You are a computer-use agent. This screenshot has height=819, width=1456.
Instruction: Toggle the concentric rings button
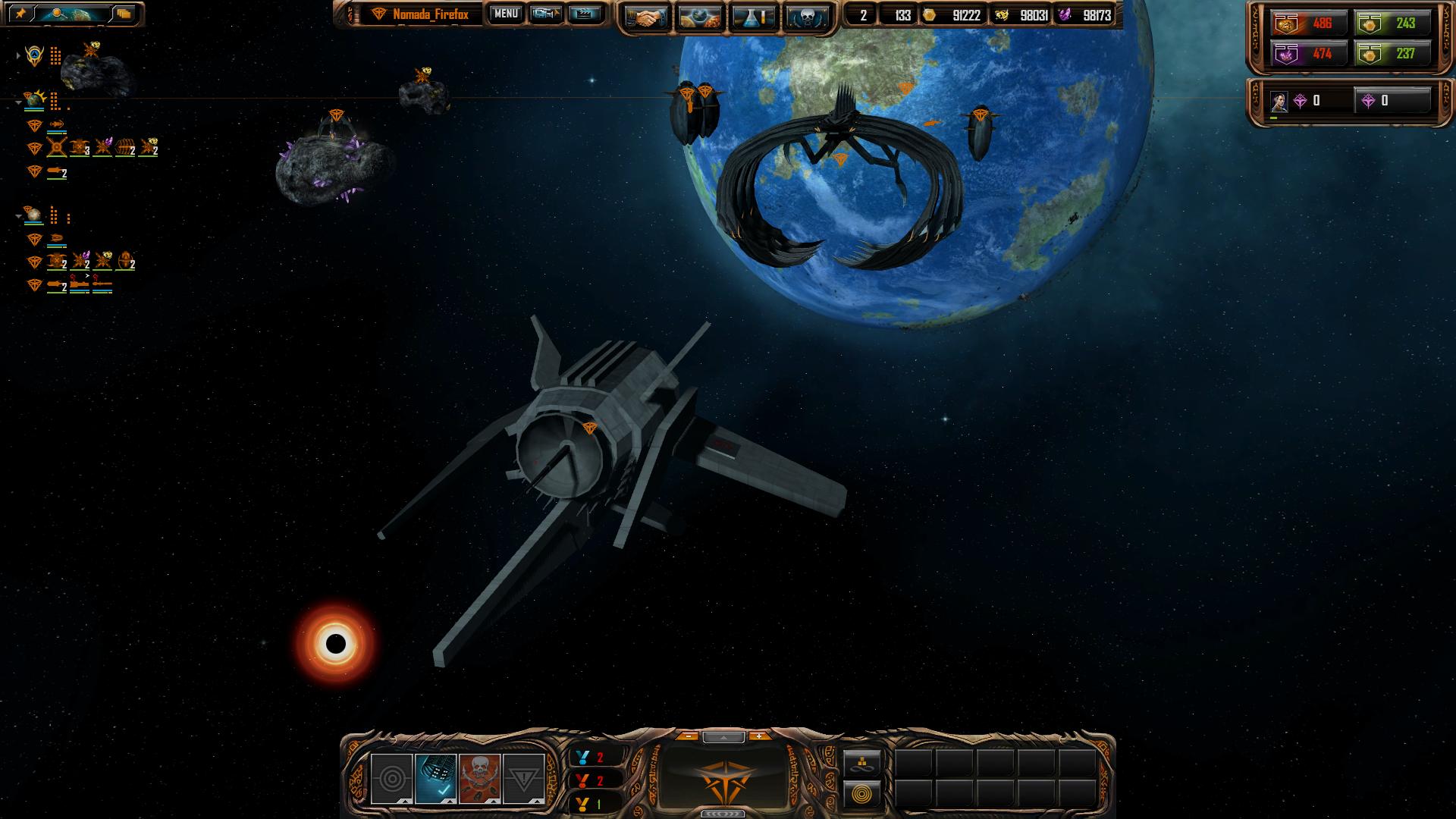[863, 794]
